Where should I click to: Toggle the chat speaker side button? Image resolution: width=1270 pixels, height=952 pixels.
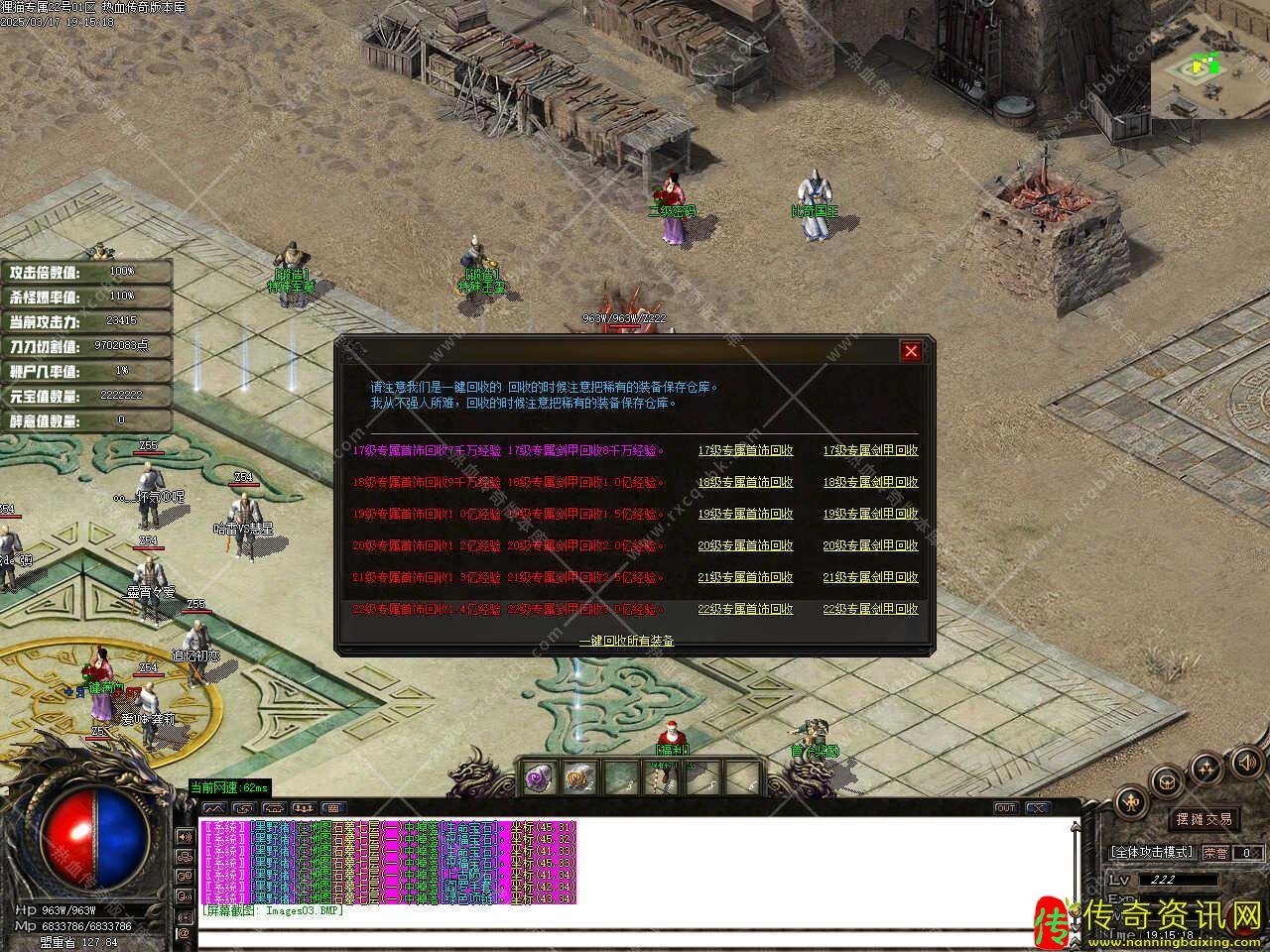[184, 836]
